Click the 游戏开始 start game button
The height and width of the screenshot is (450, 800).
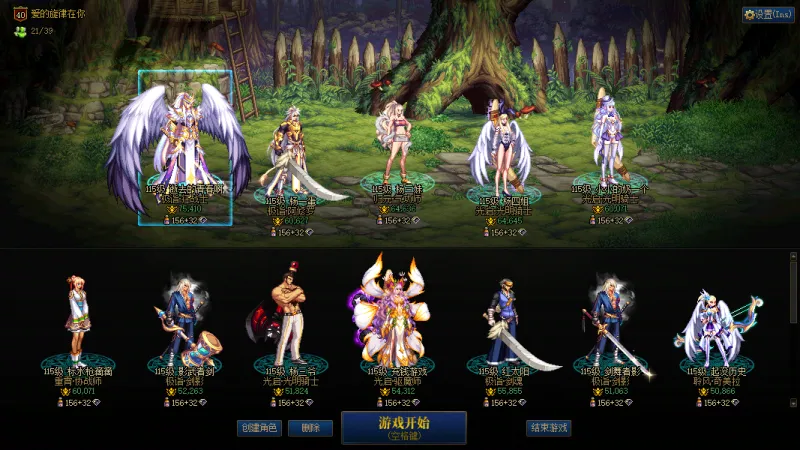[x=403, y=427]
